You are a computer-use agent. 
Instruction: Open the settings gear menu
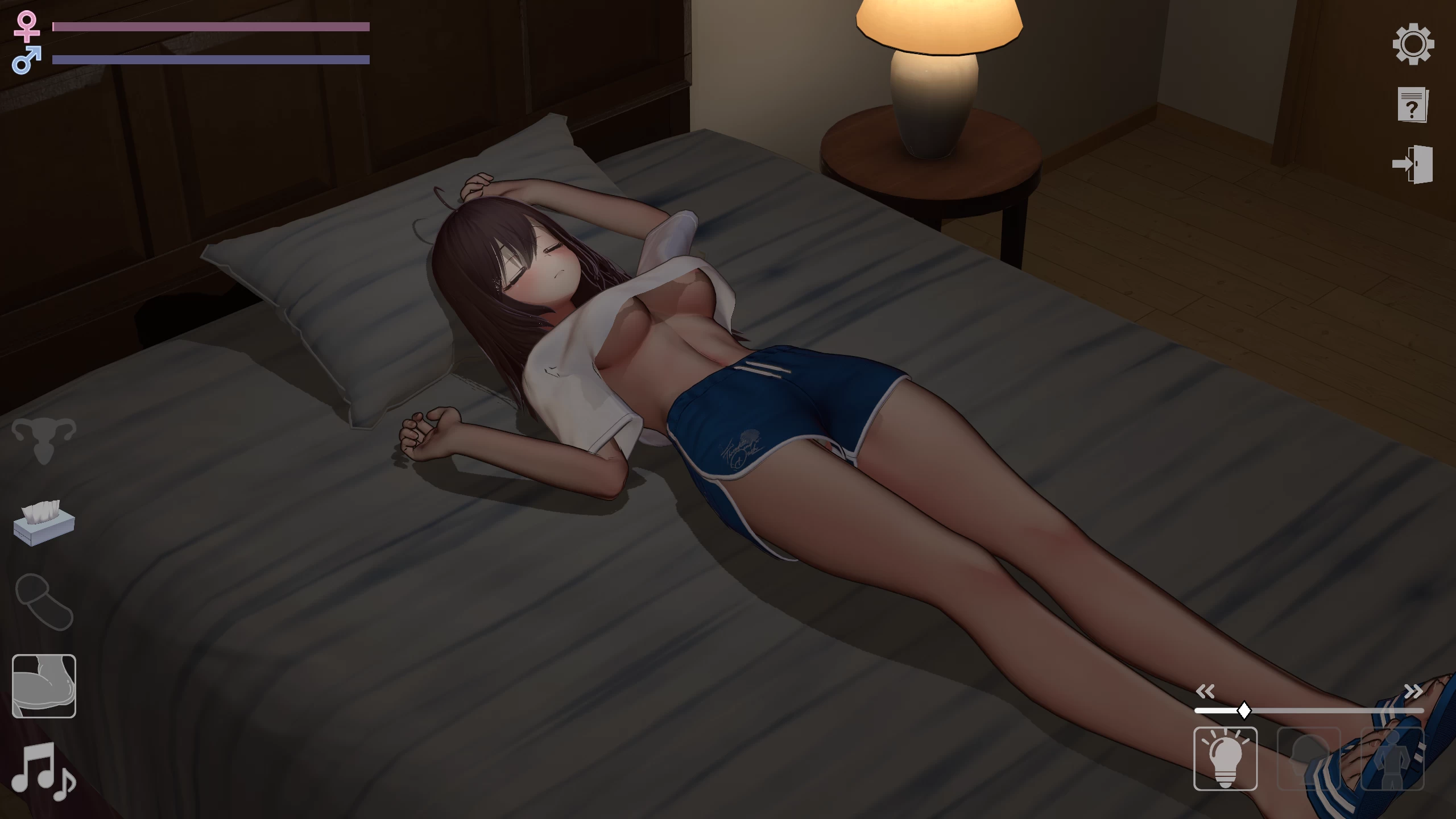(1414, 44)
